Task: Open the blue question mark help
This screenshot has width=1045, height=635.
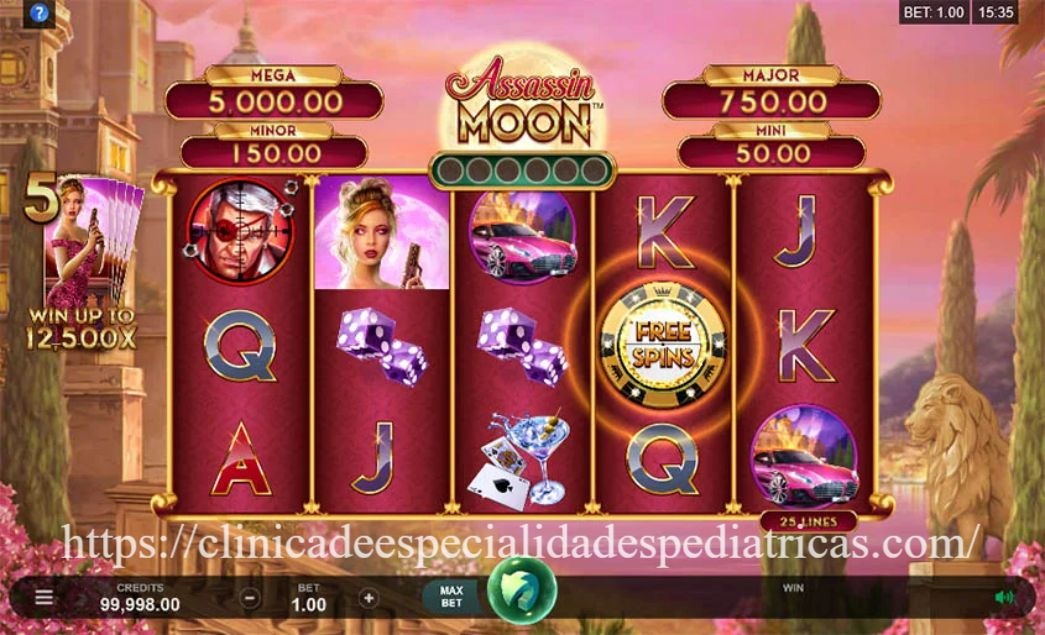Action: (39, 14)
